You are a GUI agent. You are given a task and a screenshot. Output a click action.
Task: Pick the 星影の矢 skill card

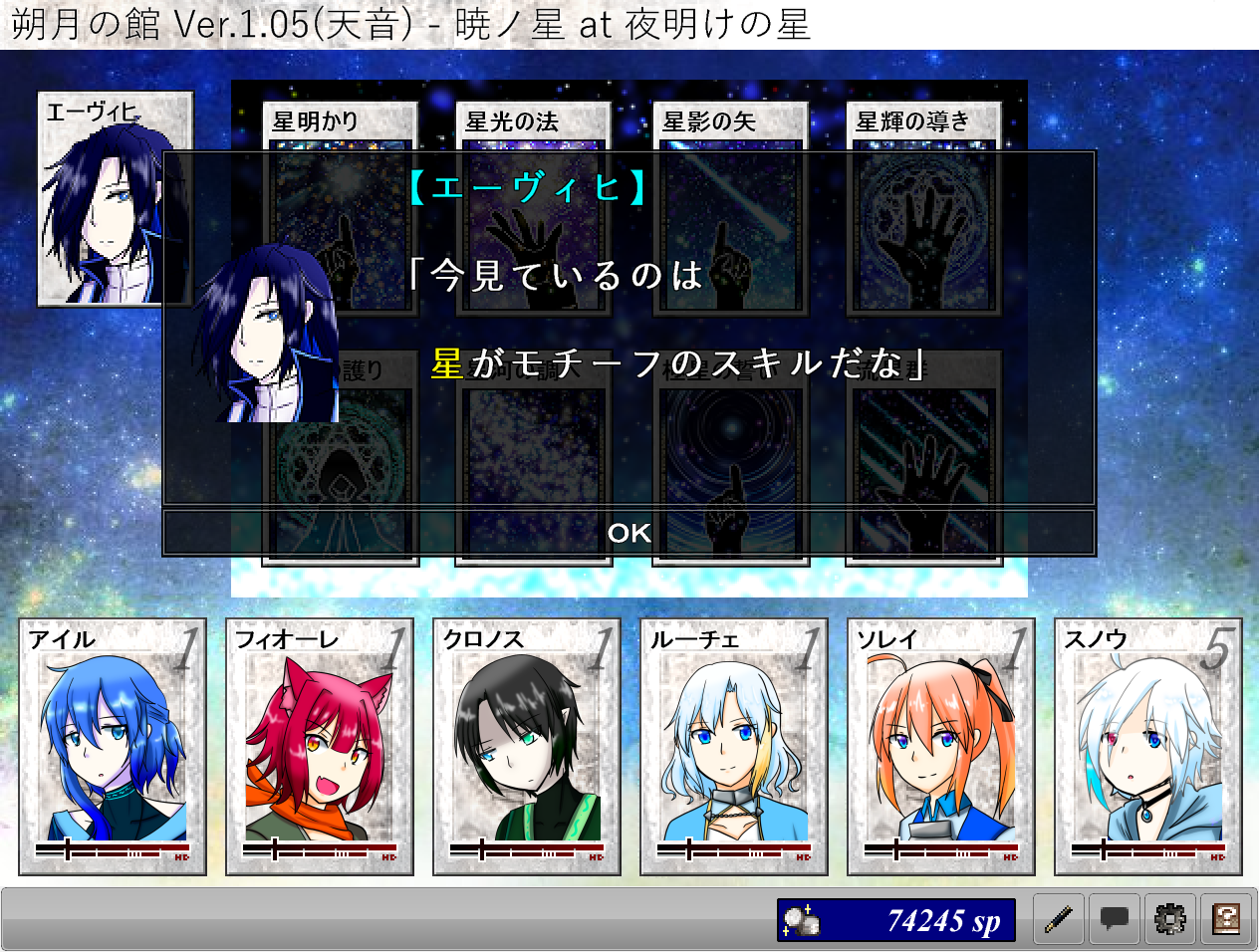pyautogui.click(x=730, y=124)
